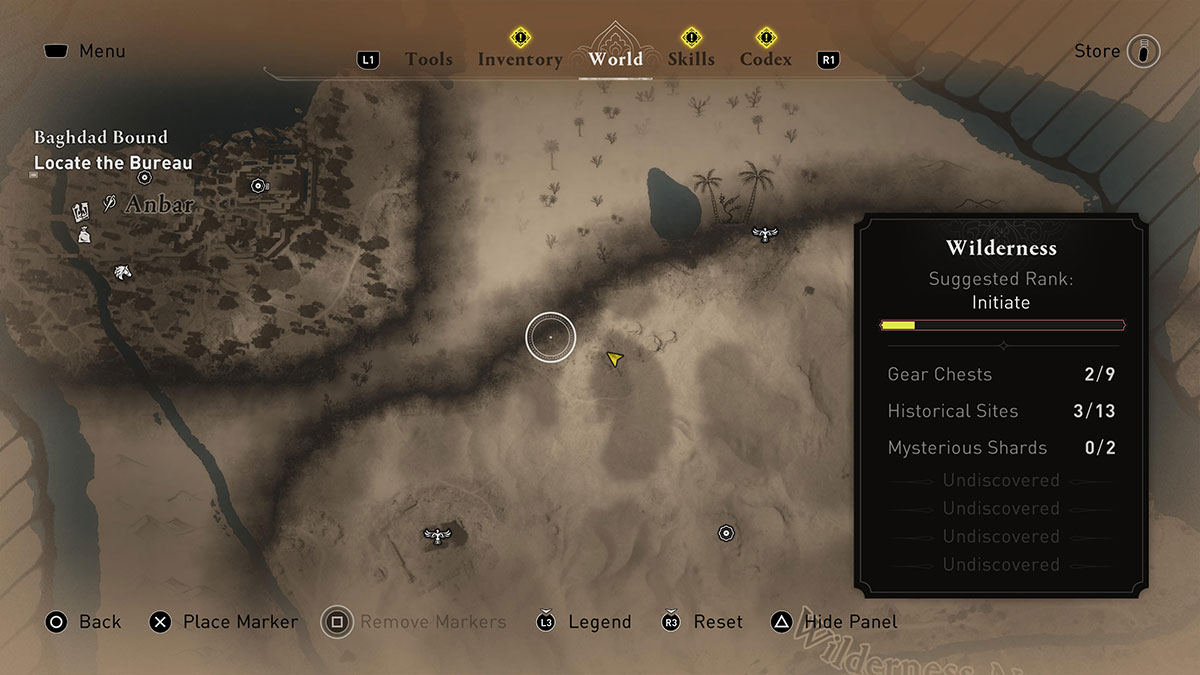Go to the Skills tab
The height and width of the screenshot is (675, 1200).
(x=691, y=59)
